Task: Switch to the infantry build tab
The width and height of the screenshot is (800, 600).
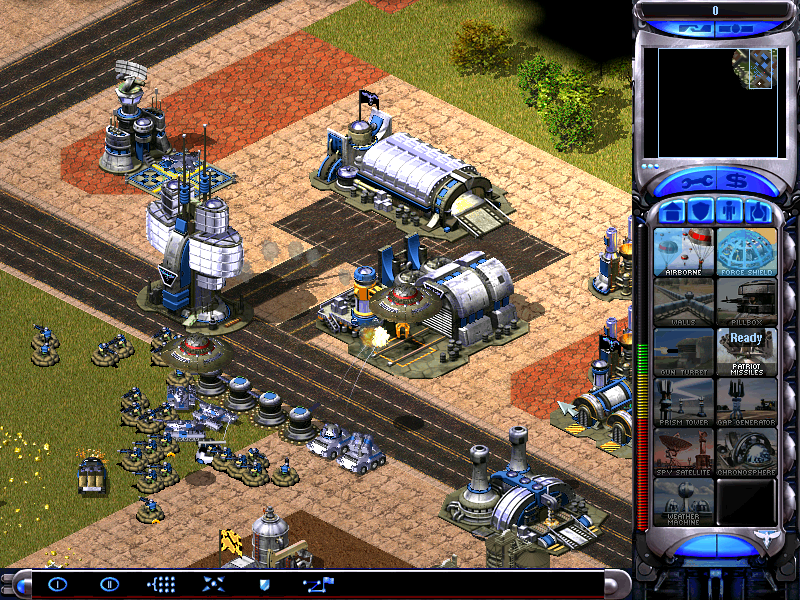Action: point(729,212)
